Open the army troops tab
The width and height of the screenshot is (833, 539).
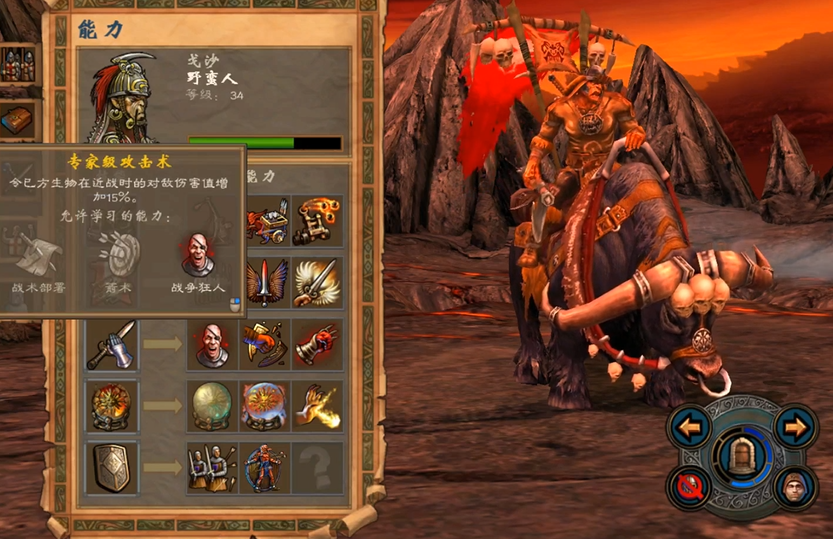pyautogui.click(x=18, y=66)
